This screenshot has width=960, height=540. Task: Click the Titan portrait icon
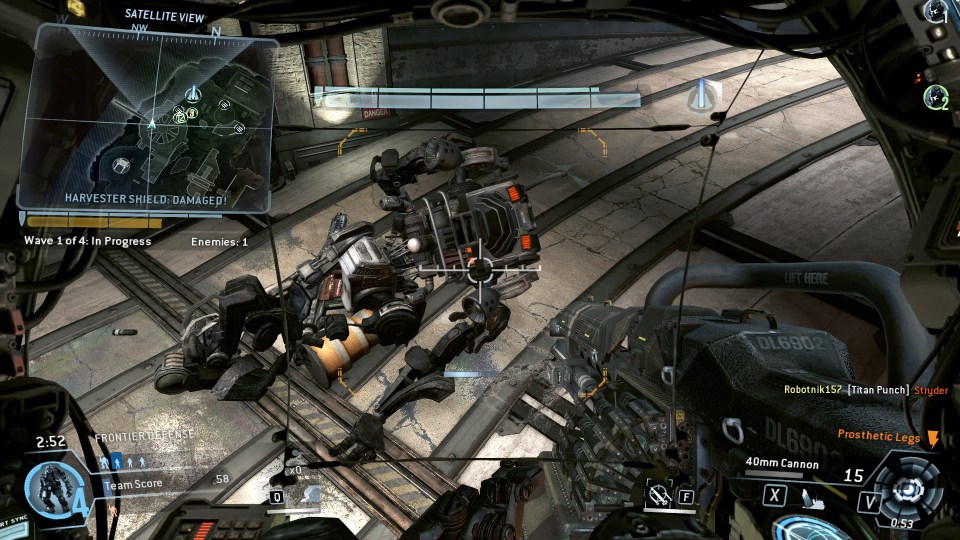click(x=52, y=490)
